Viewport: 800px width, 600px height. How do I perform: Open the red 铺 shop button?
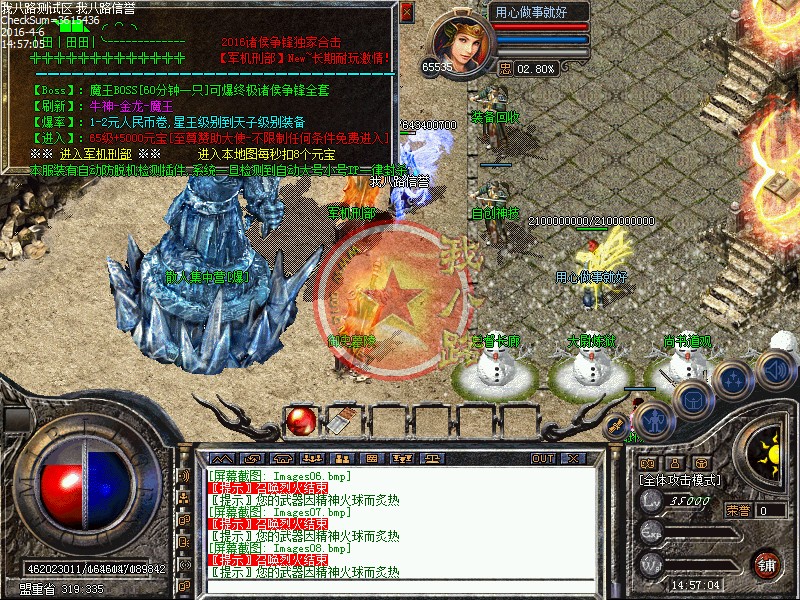pos(766,563)
